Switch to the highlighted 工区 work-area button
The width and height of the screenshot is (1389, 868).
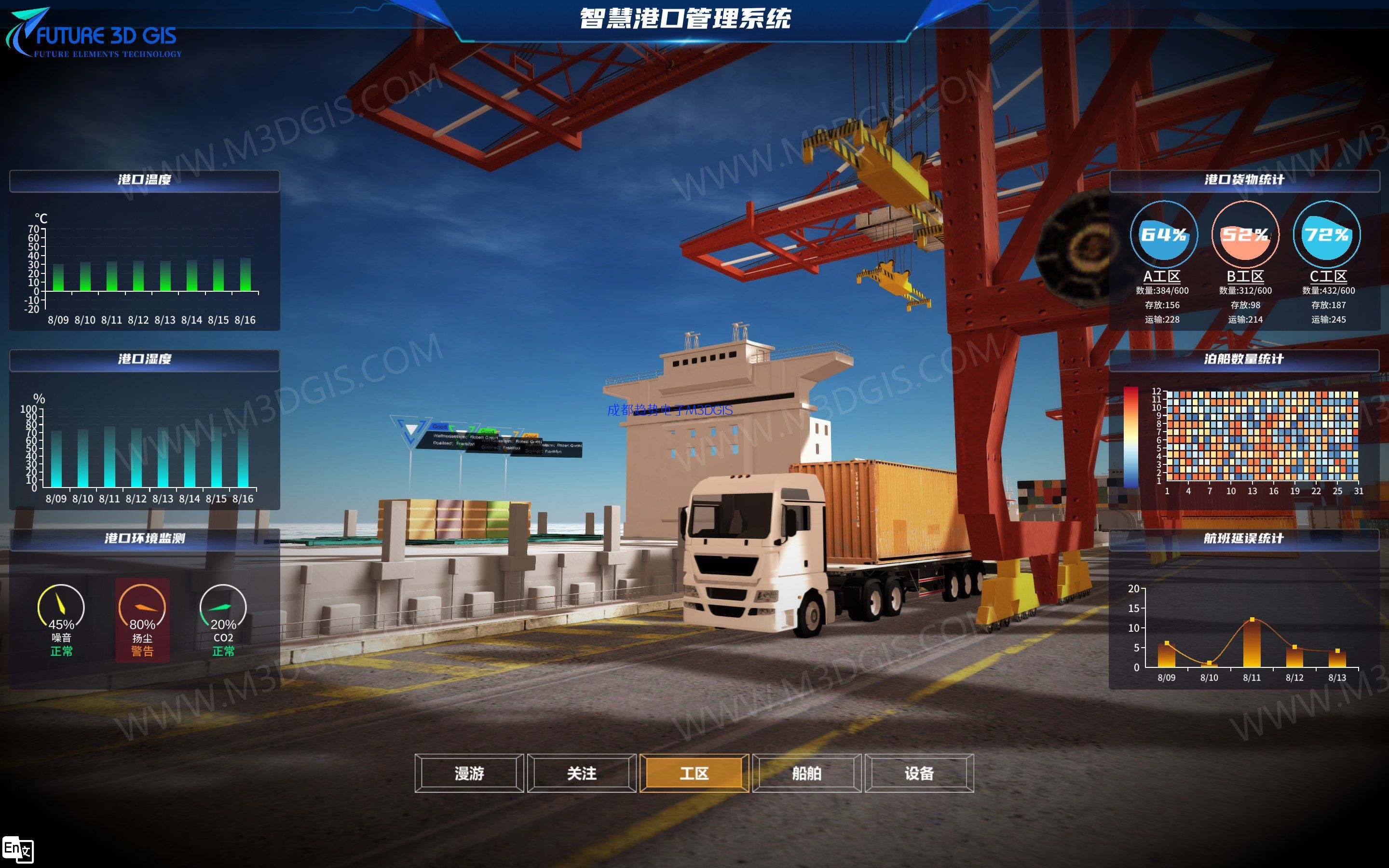tap(694, 773)
